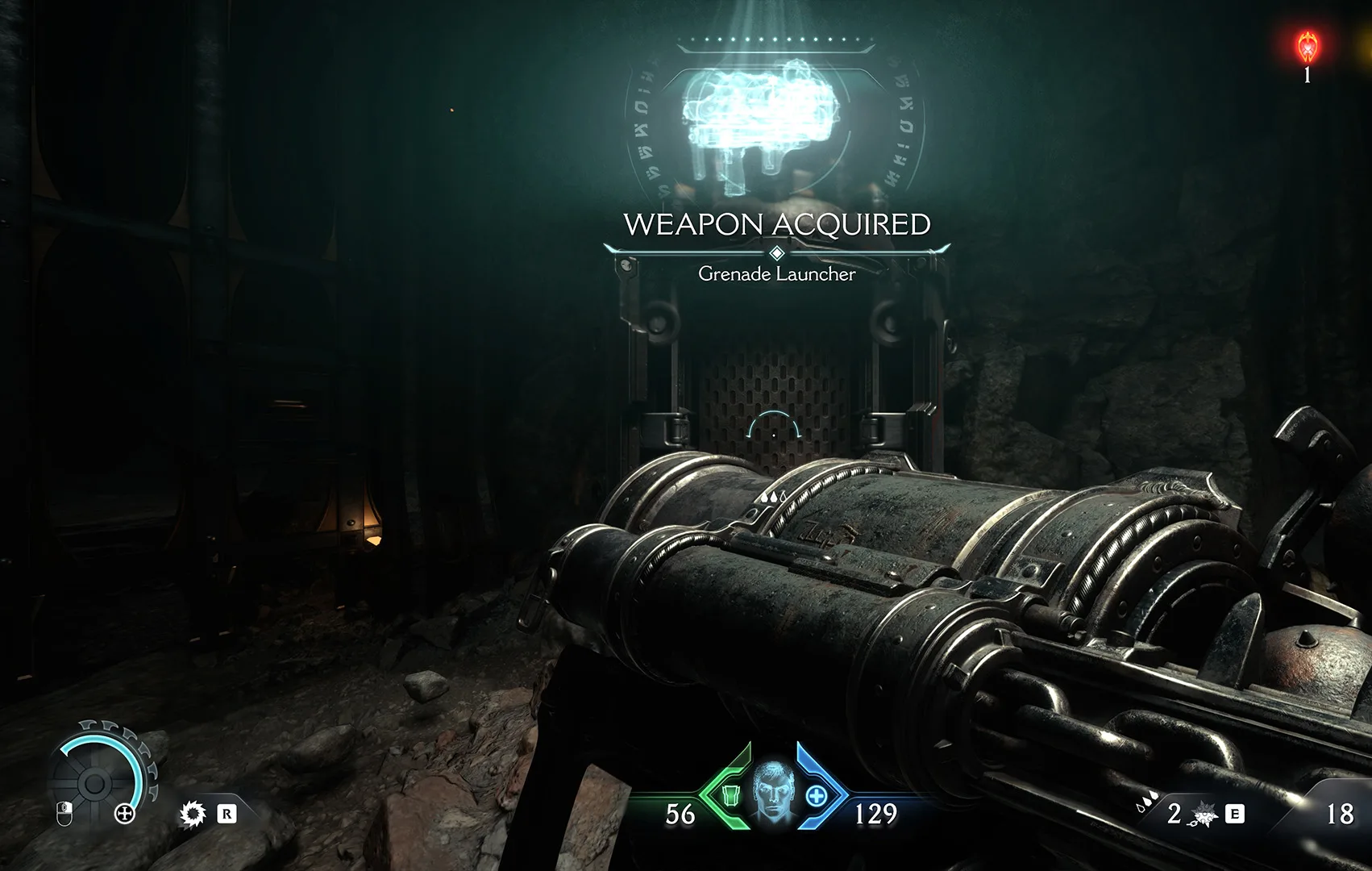This screenshot has height=871, width=1372.
Task: Click the crosshair icon beside the weapon wheel
Action: tap(125, 815)
